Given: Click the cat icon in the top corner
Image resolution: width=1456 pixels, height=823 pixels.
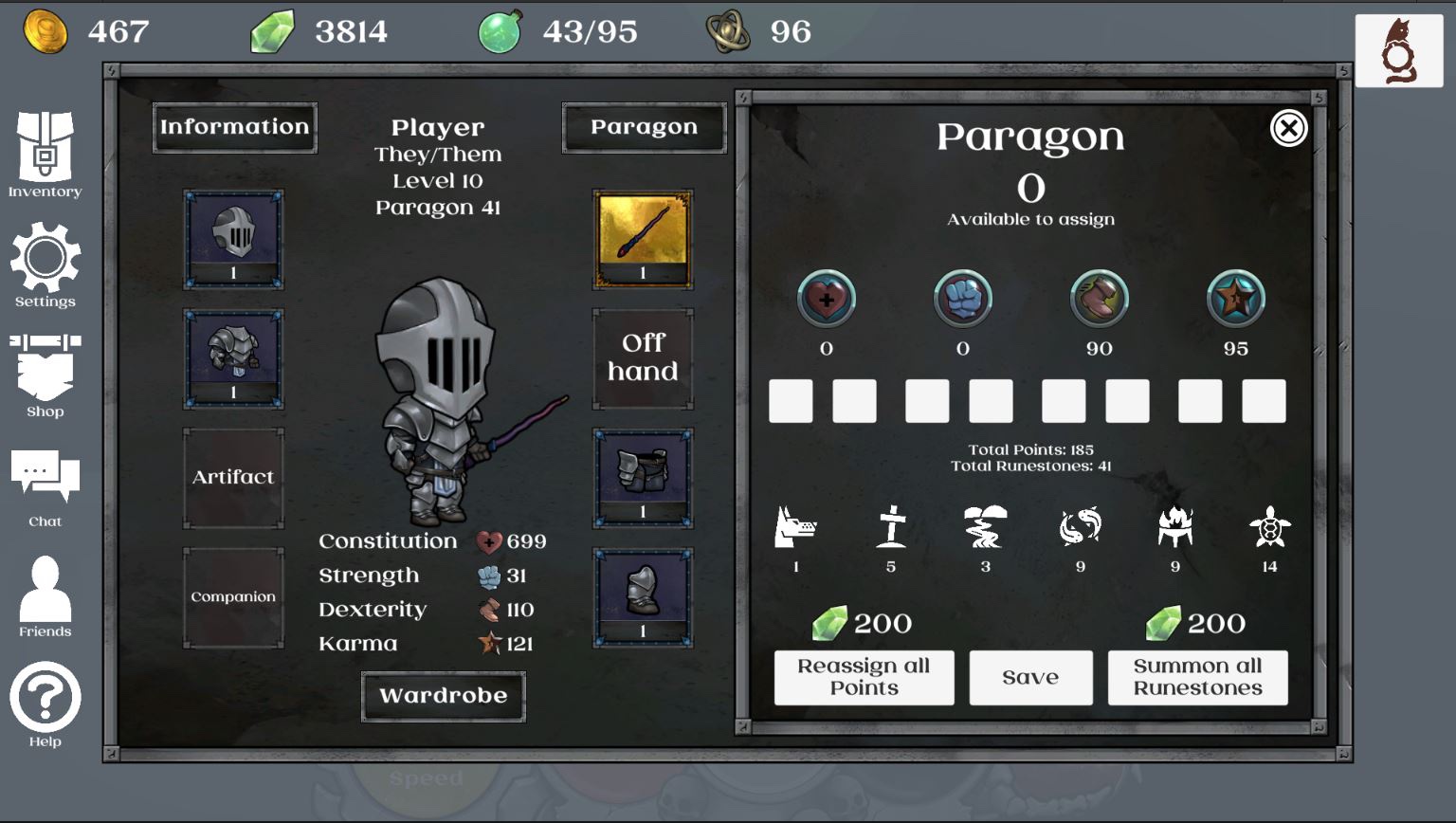Looking at the screenshot, I should point(1399,47).
